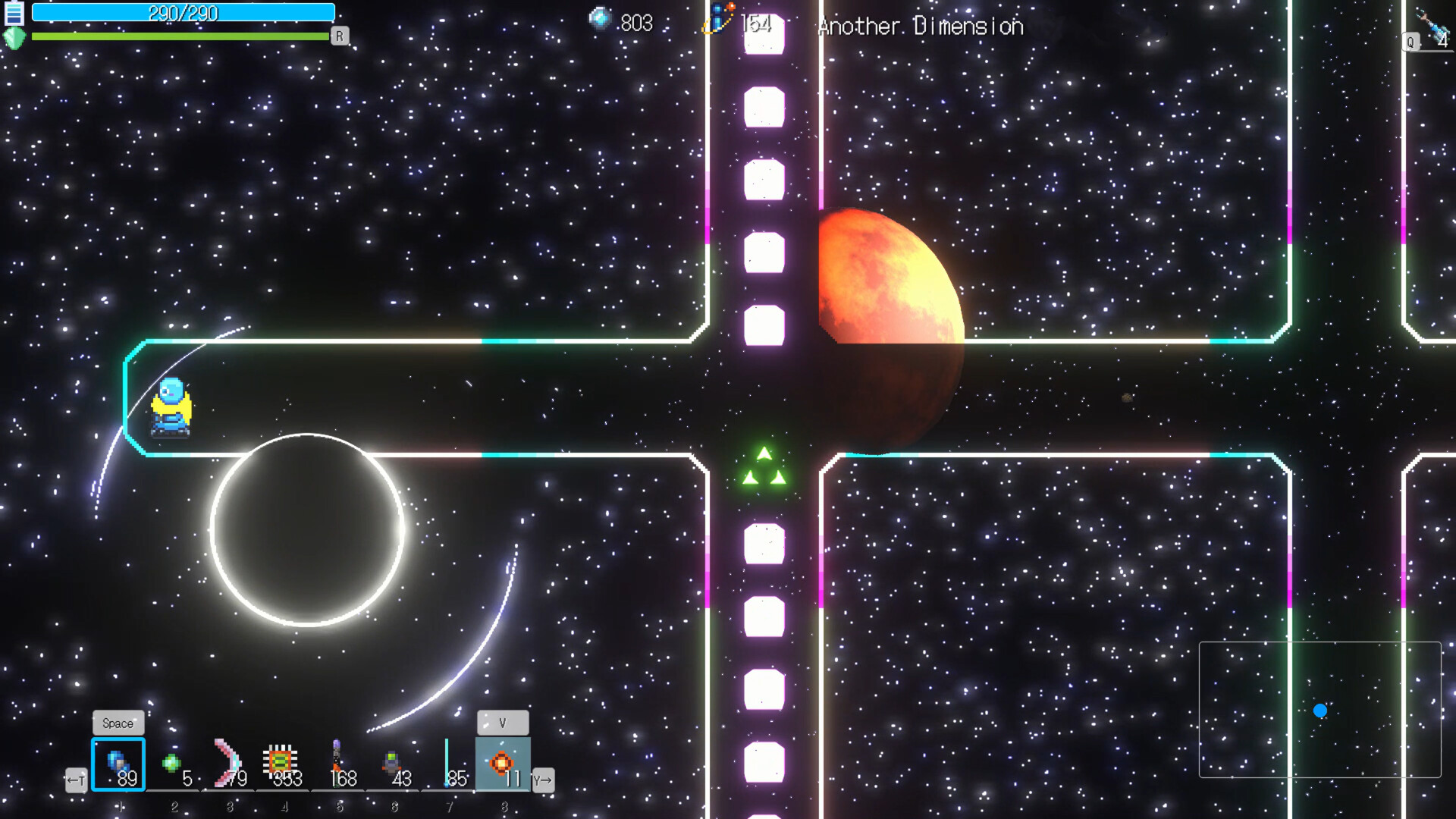Screen dimensions: 1456x819
Task: Cycle hotbar right with the Y arrow
Action: pyautogui.click(x=544, y=780)
